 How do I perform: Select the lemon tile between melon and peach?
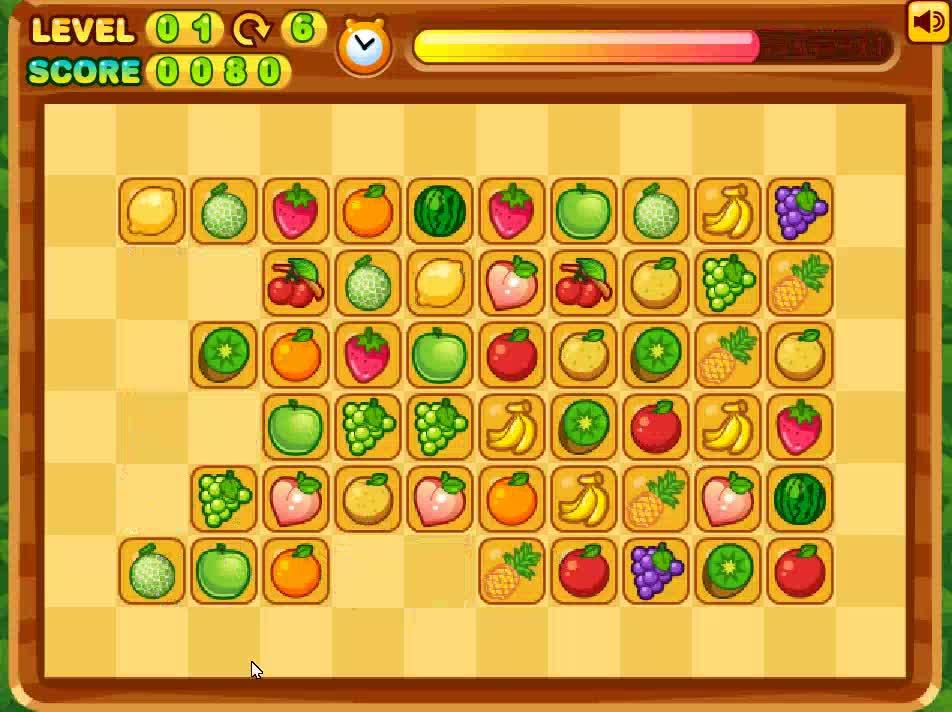coord(440,283)
